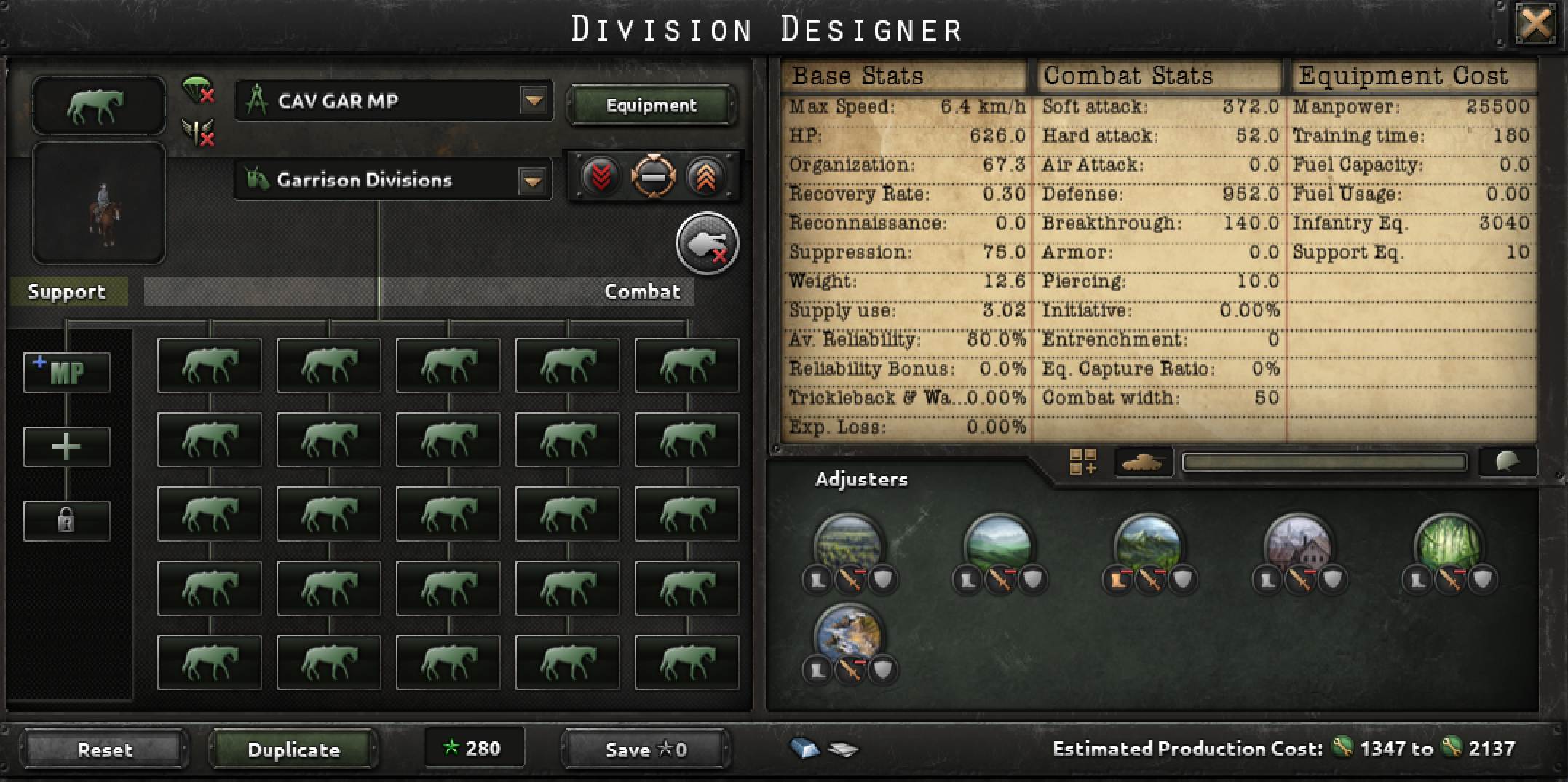Screen dimensions: 1568x782
Task: Select a cavalry battalion in the first row
Action: click(x=209, y=366)
